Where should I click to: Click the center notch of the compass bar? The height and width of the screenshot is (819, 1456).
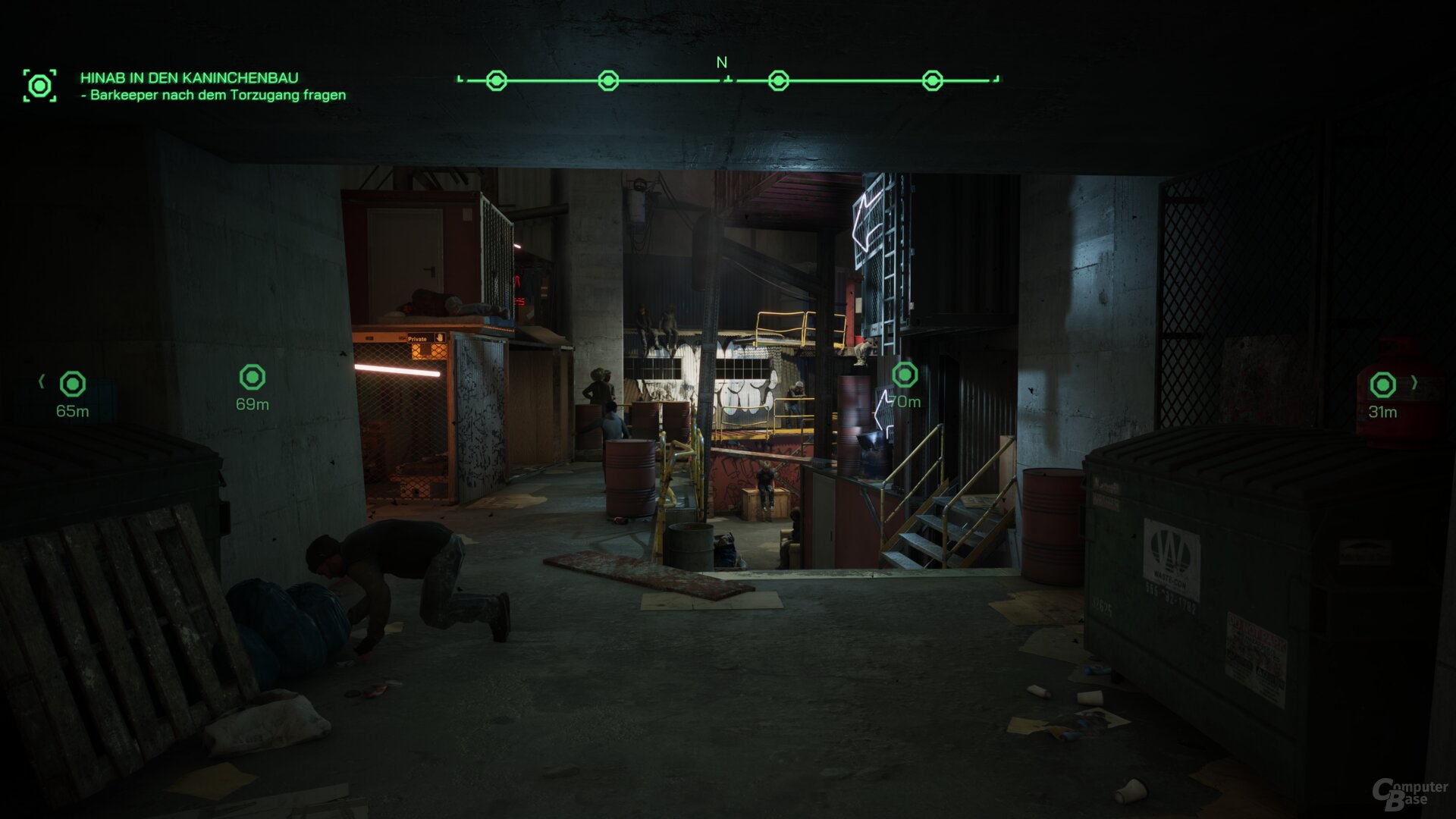[726, 77]
